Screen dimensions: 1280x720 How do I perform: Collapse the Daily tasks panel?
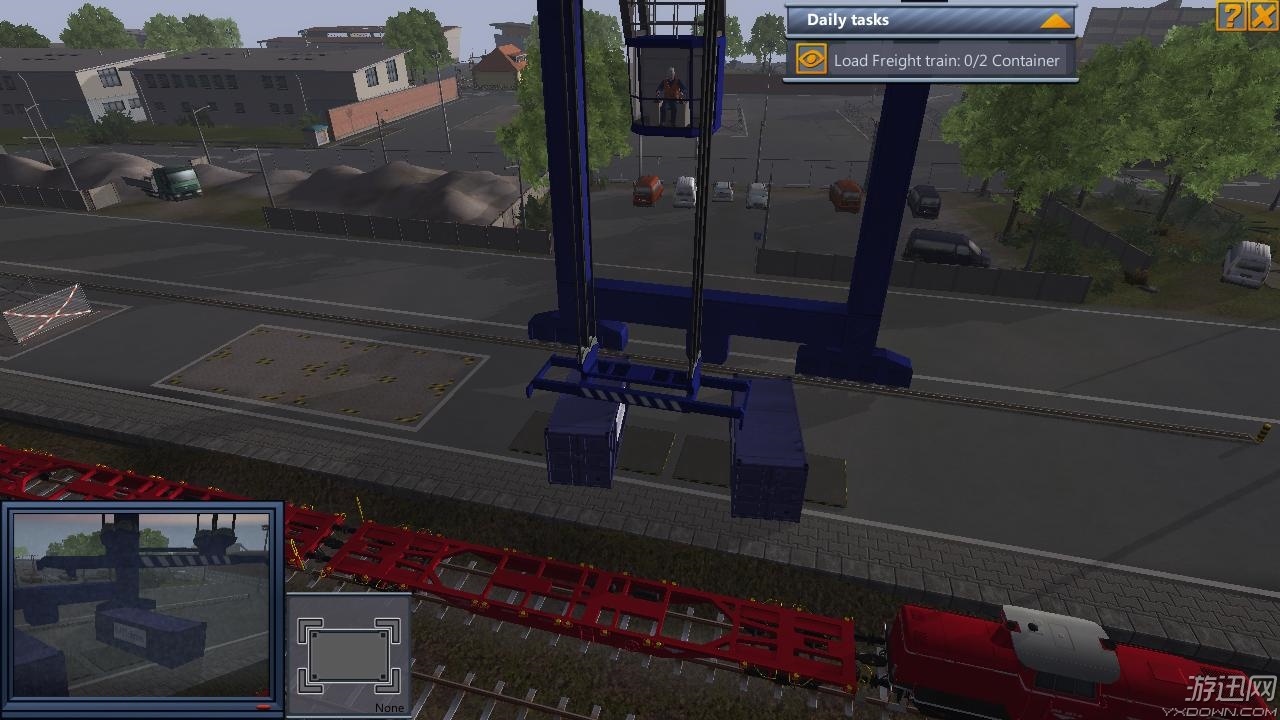pos(1055,20)
